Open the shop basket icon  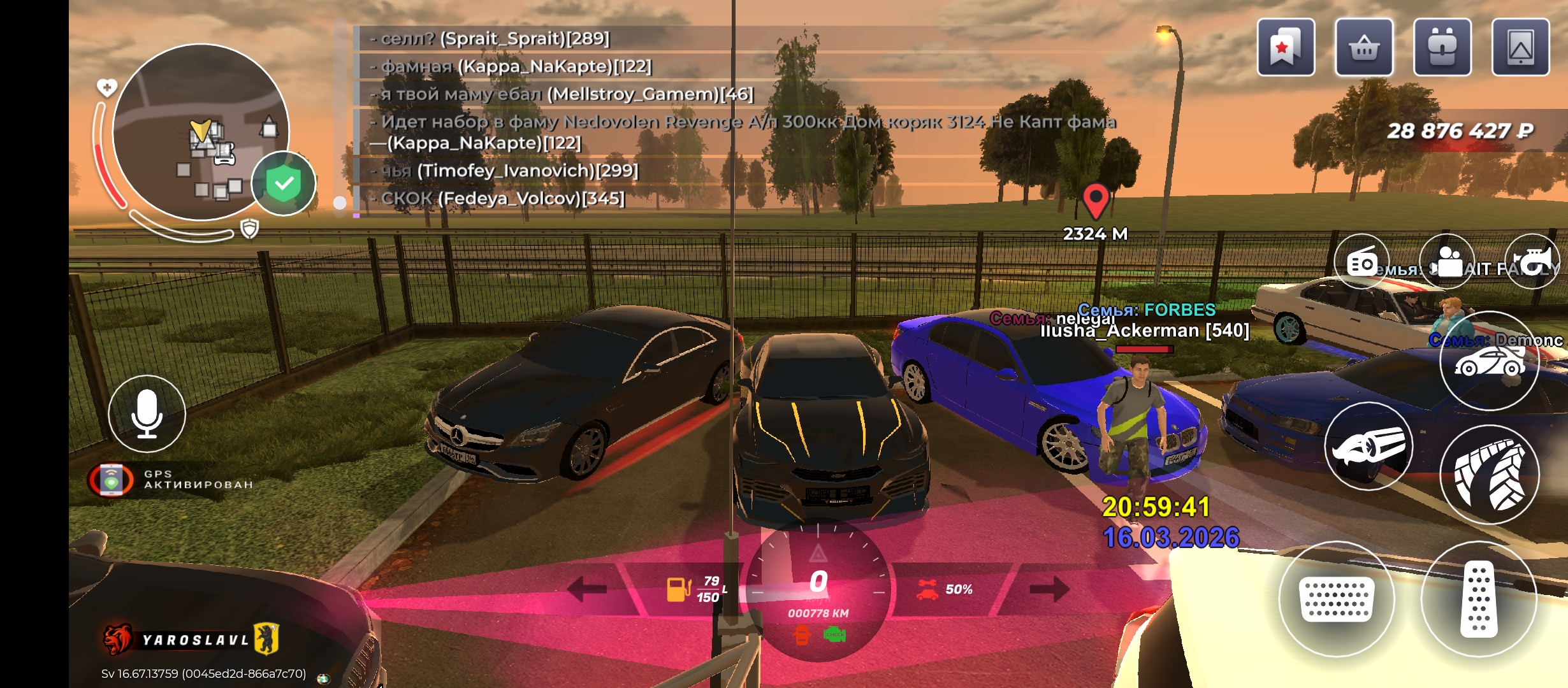[x=1364, y=48]
